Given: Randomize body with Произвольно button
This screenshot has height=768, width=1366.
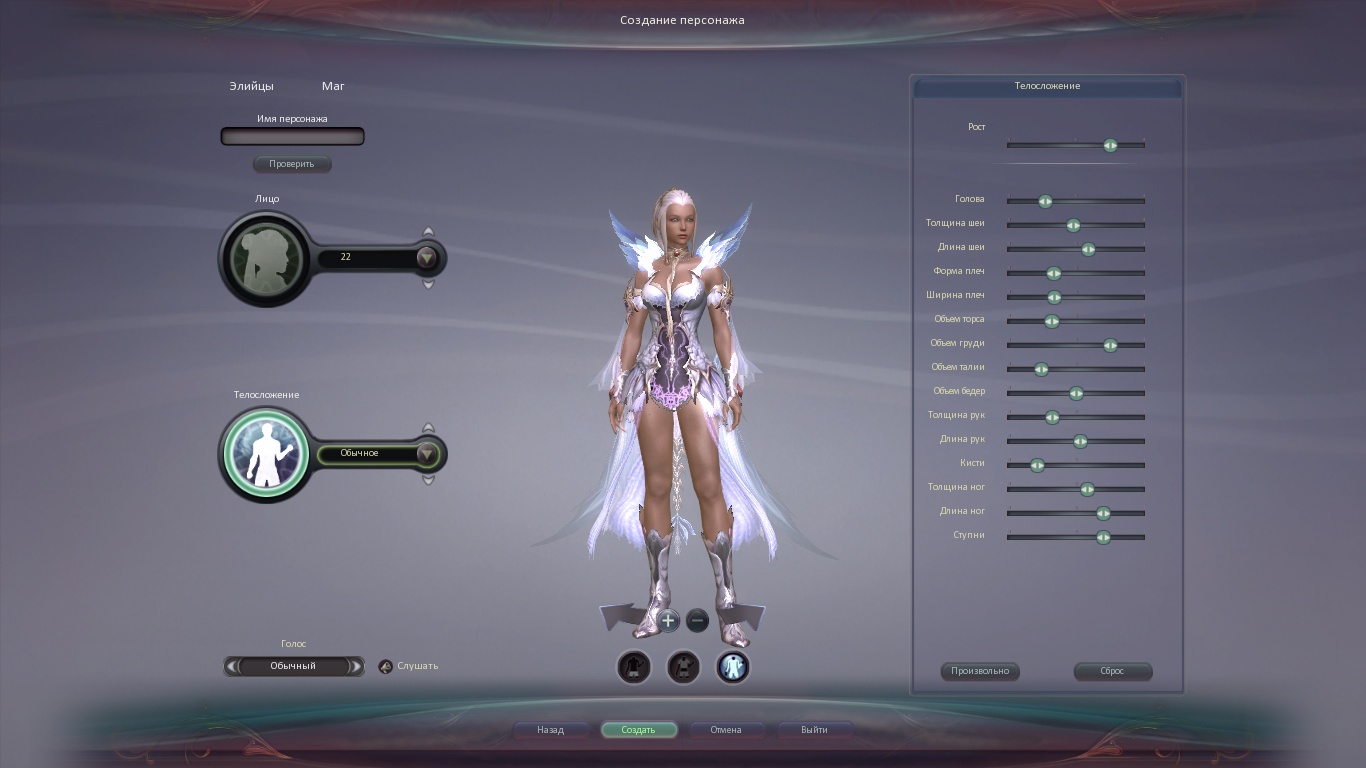Looking at the screenshot, I should click(x=980, y=671).
